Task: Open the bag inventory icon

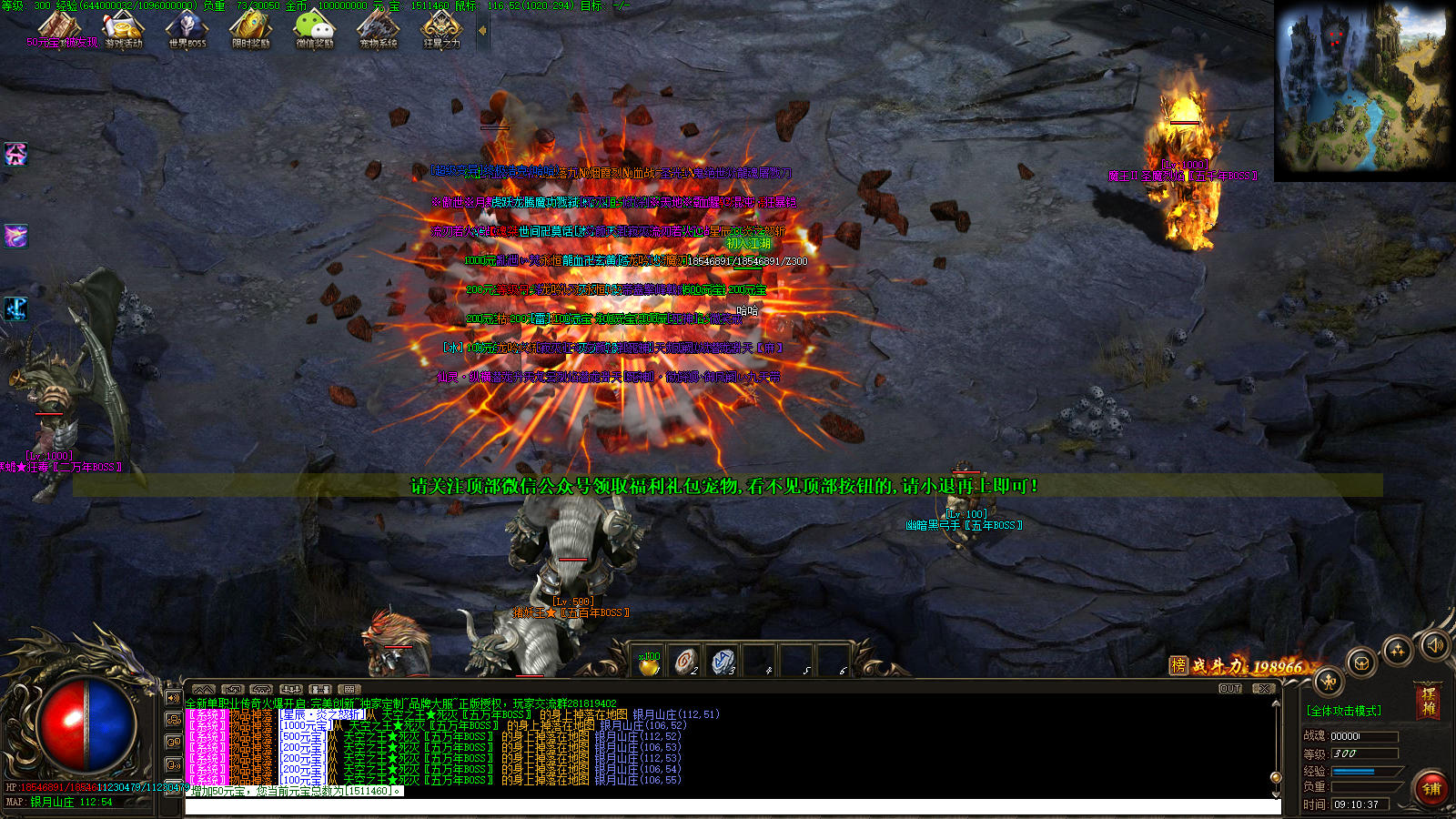Action: tap(1361, 662)
